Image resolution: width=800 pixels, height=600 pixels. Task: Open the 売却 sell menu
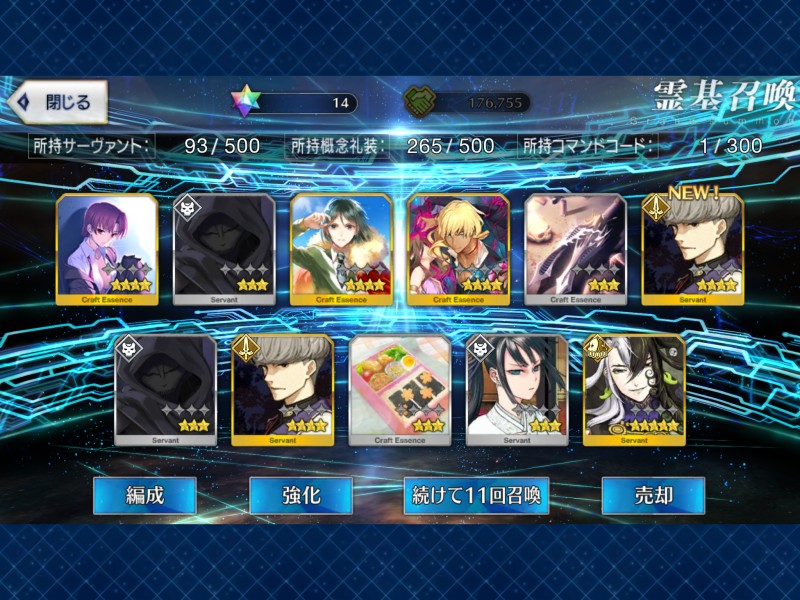click(653, 495)
